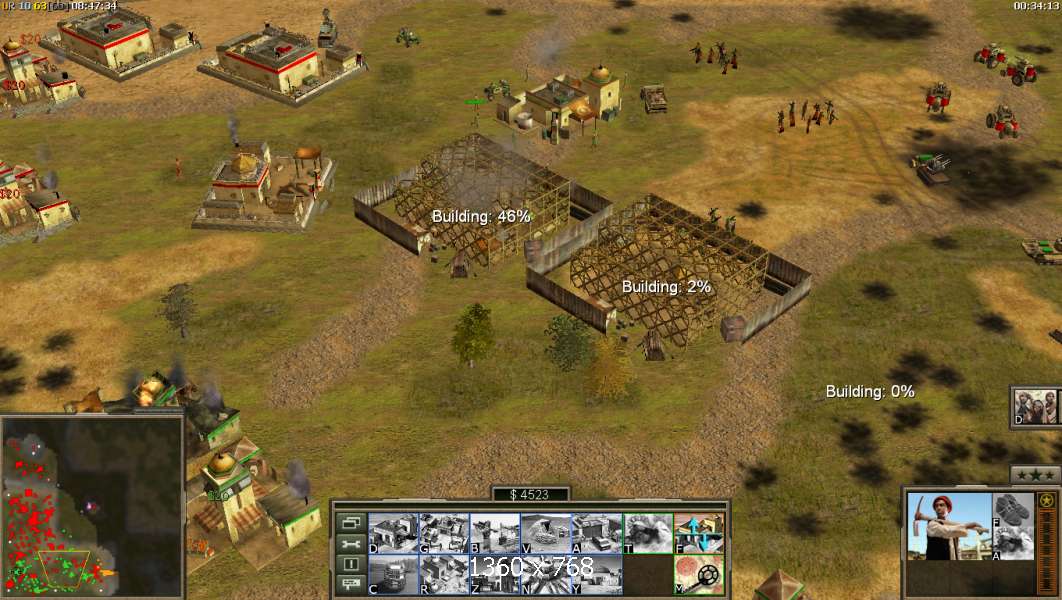1062x600 pixels.
Task: Open the wrench options button
Action: [350, 544]
